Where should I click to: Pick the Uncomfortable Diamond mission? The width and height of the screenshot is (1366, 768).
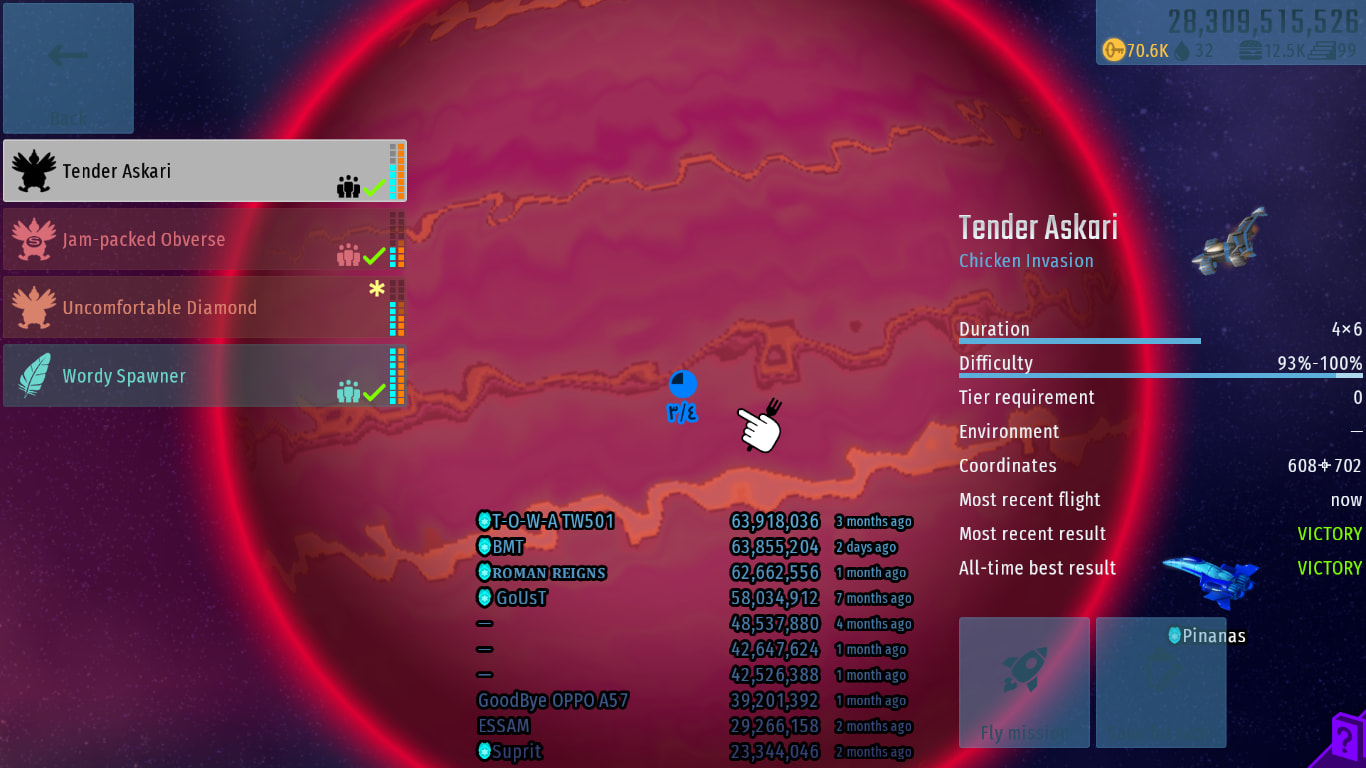pyautogui.click(x=204, y=307)
